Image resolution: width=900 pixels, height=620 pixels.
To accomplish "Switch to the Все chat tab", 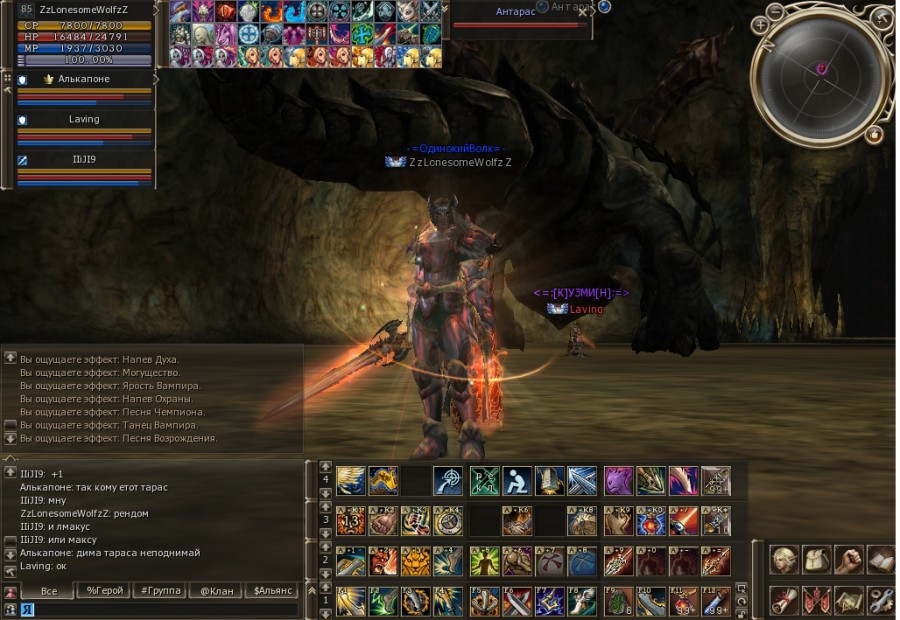I will click(x=47, y=591).
